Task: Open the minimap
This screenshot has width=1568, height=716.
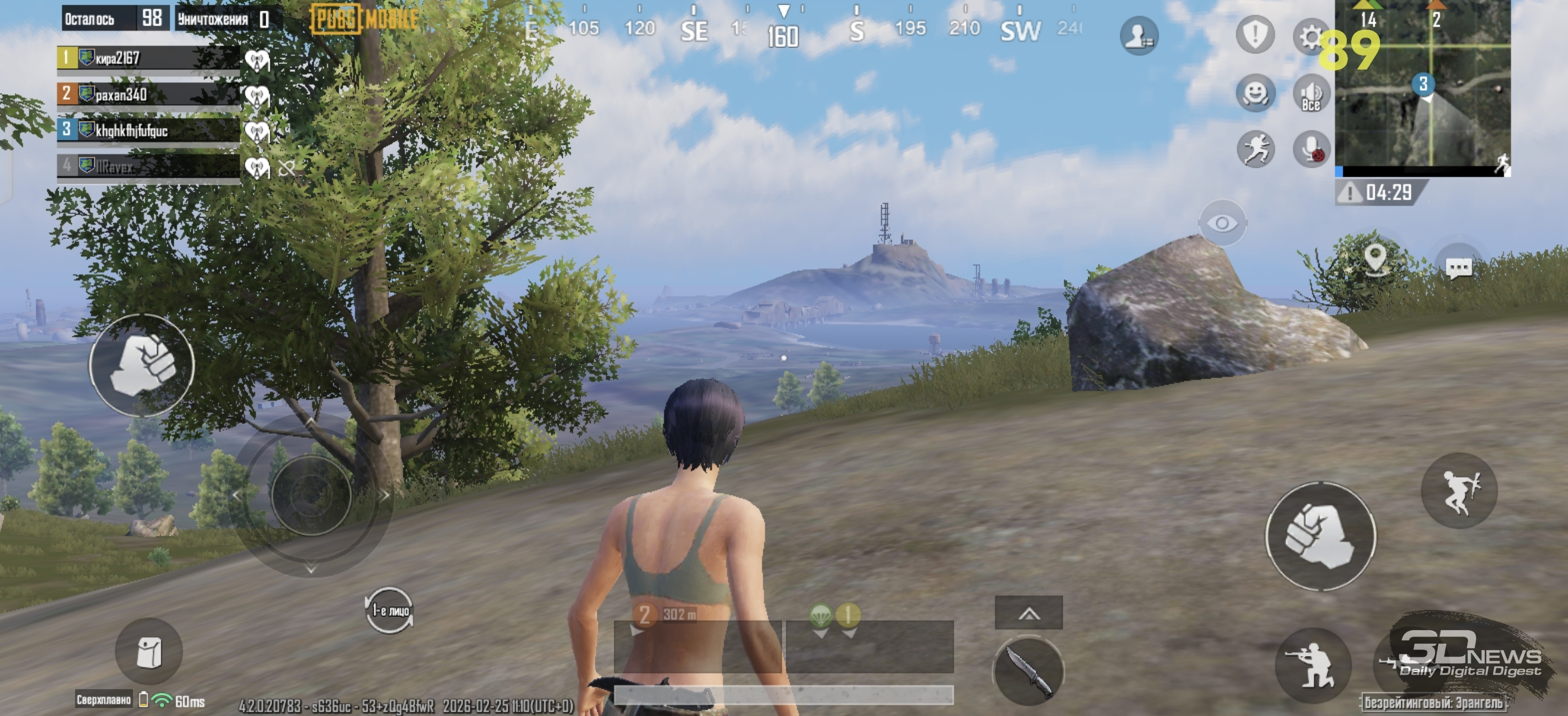Action: [1422, 85]
